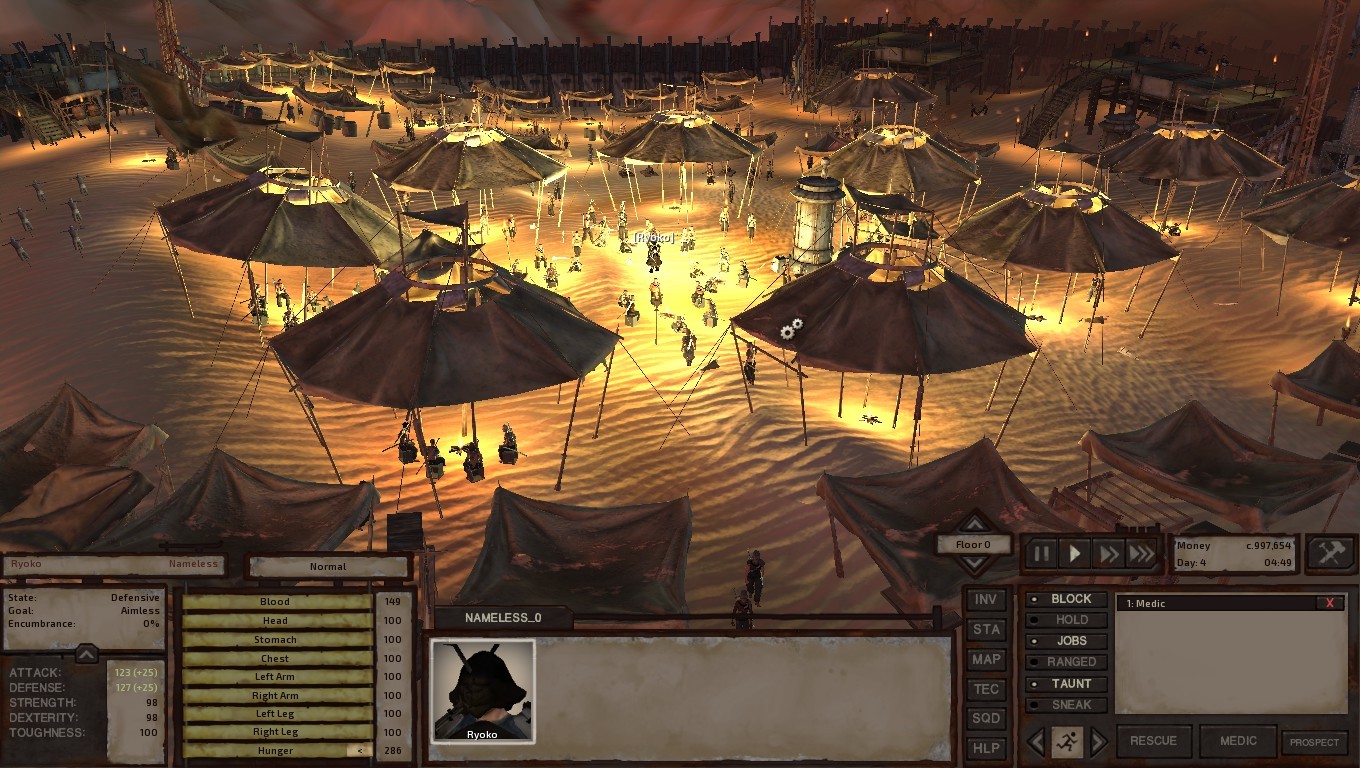Toggle TAUNT mode
1360x768 pixels.
1067,684
